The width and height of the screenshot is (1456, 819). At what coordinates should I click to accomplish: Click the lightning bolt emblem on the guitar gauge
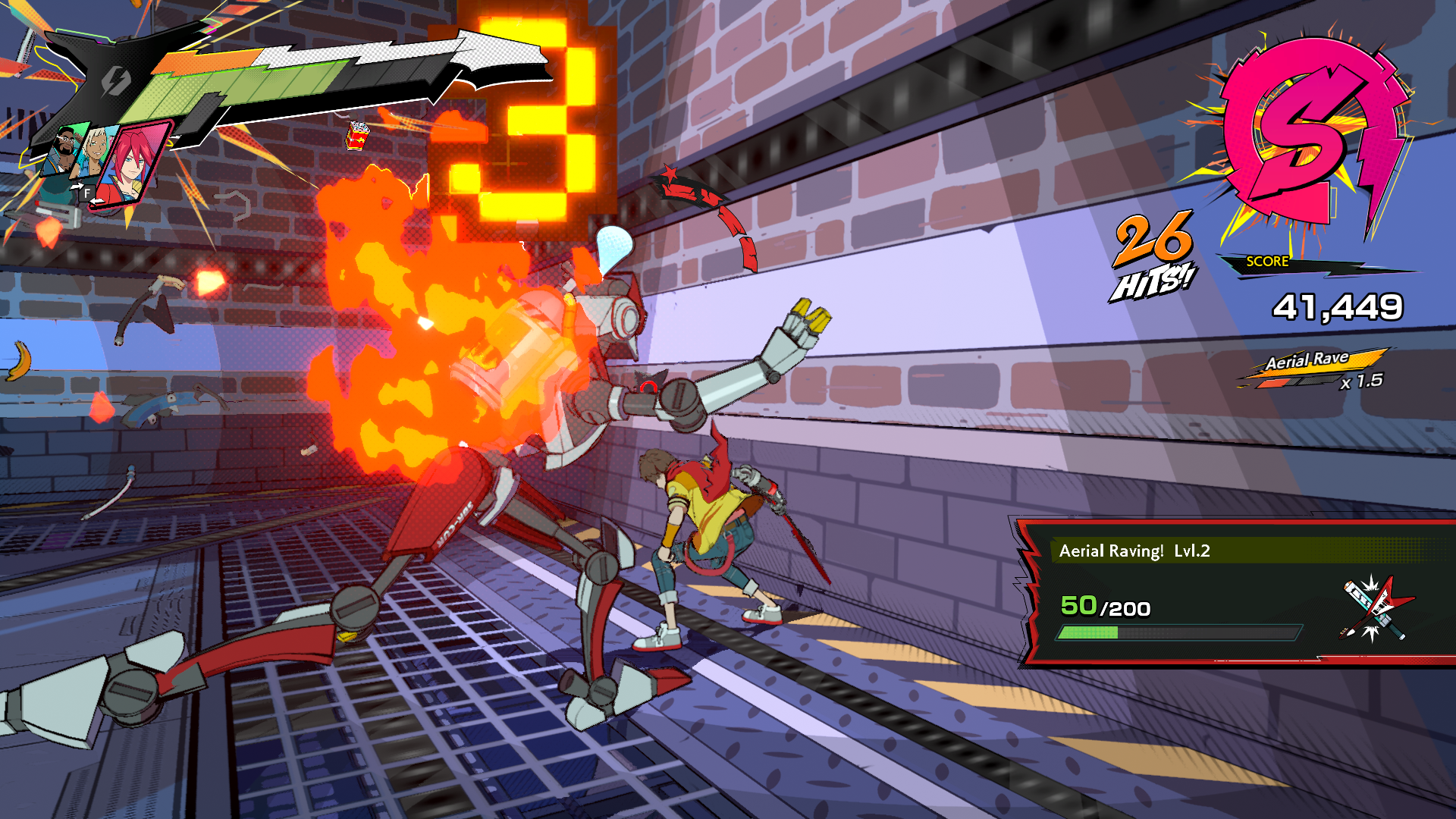pyautogui.click(x=116, y=80)
